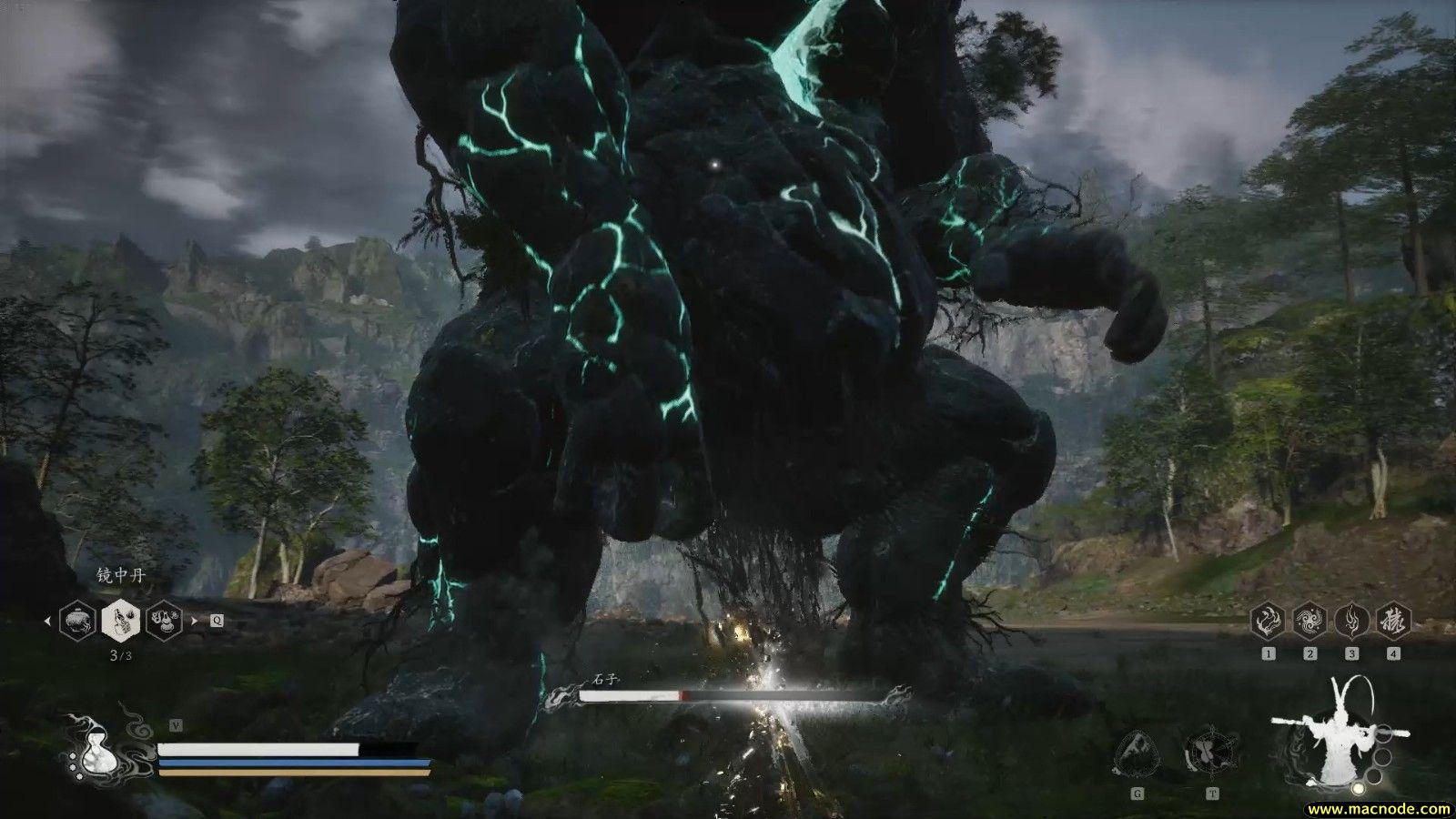This screenshot has height=819, width=1456.
Task: Select the gourd-and-pills item slot
Action: pyautogui.click(x=164, y=621)
